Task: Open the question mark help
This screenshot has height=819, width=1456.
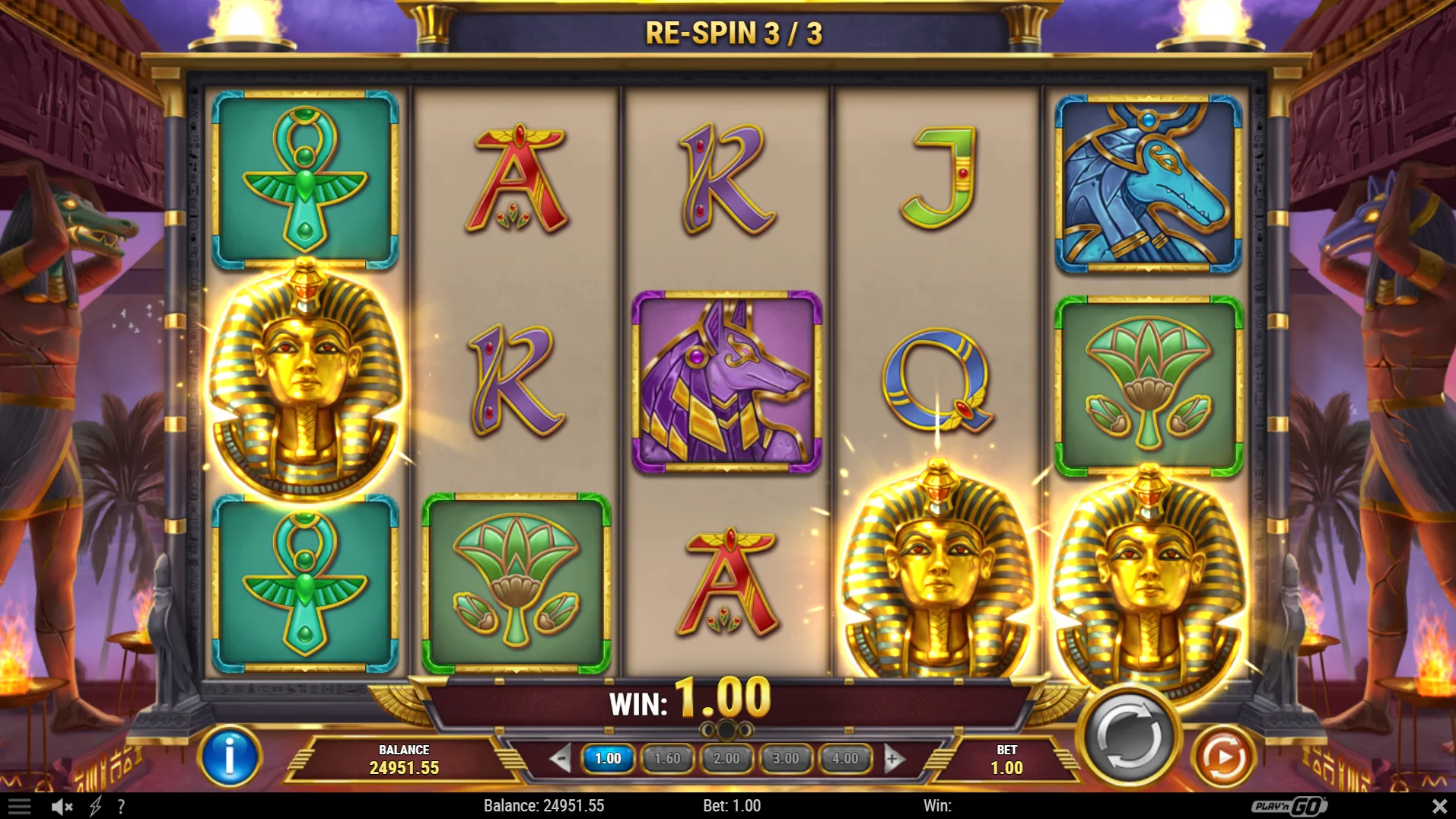Action: click(x=121, y=806)
